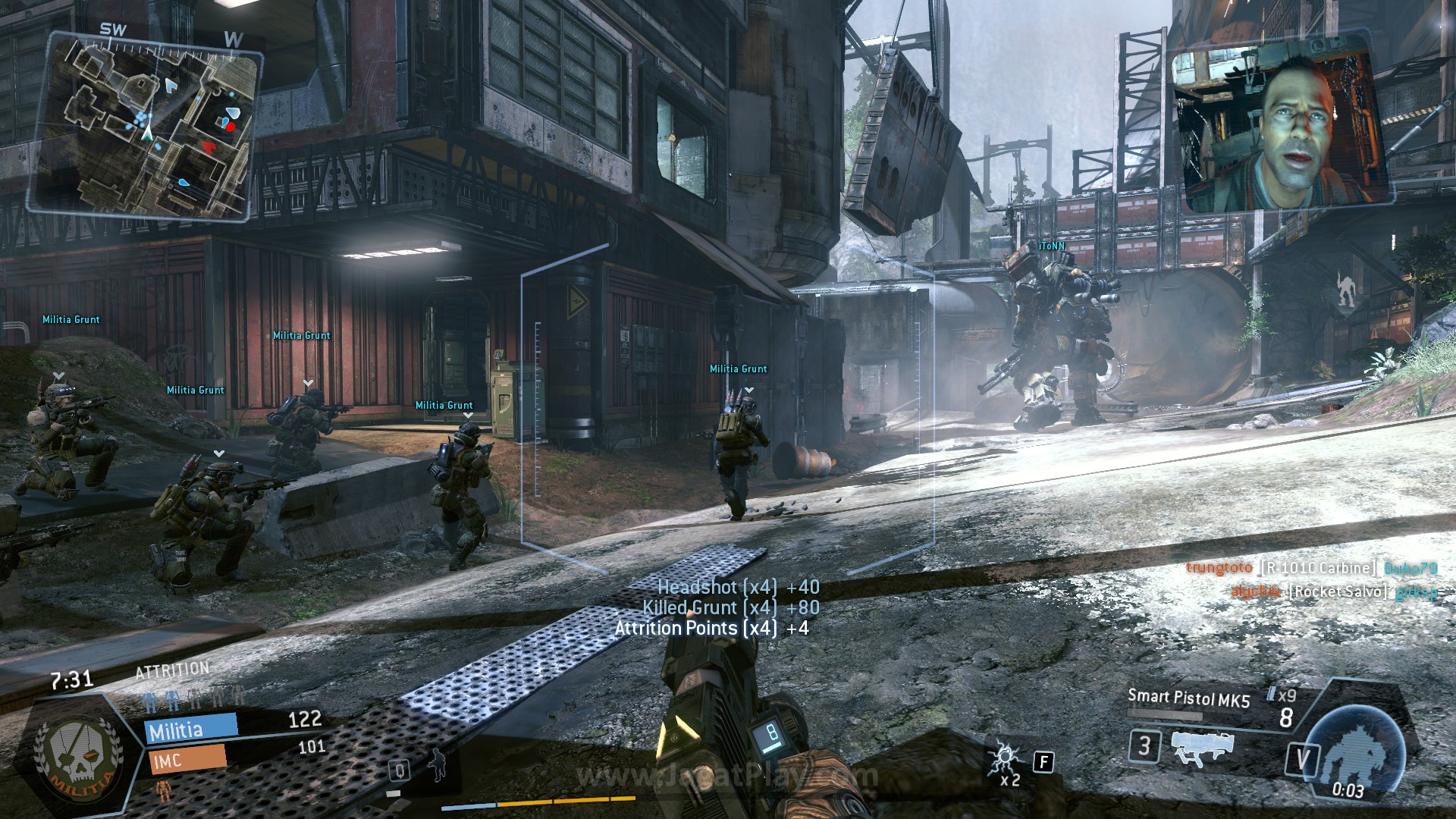This screenshot has width=1456, height=819.
Task: Select the Smart Pistol MK5 weapon label
Action: 1188,698
